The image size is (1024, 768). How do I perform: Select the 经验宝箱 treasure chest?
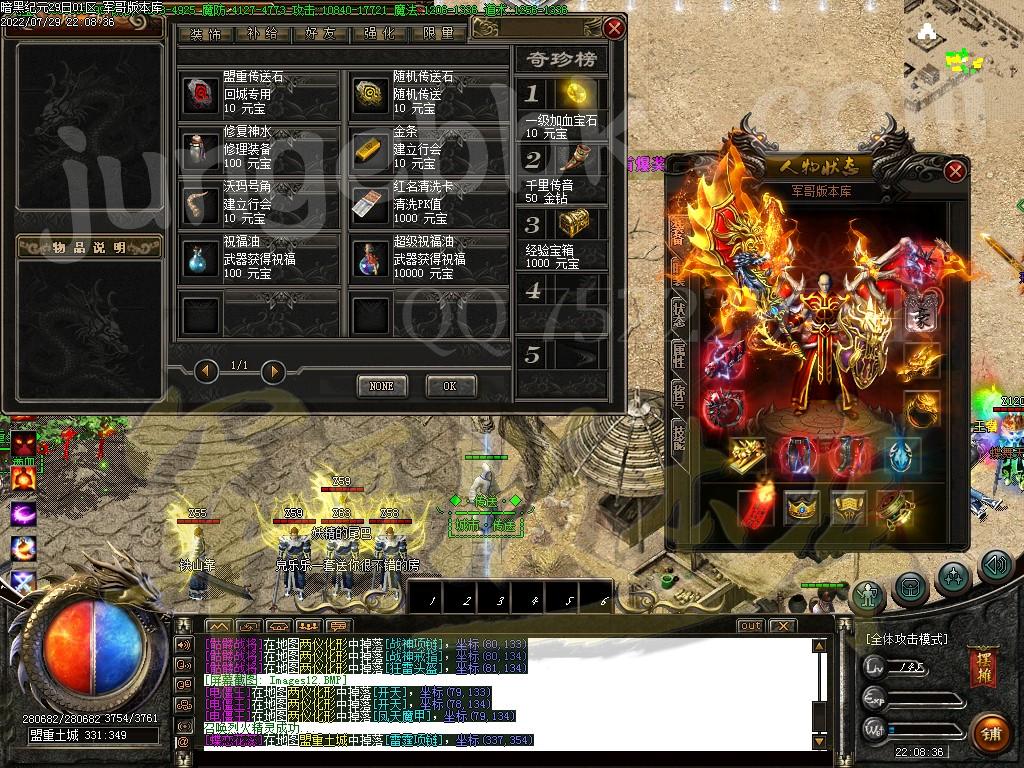tap(576, 223)
